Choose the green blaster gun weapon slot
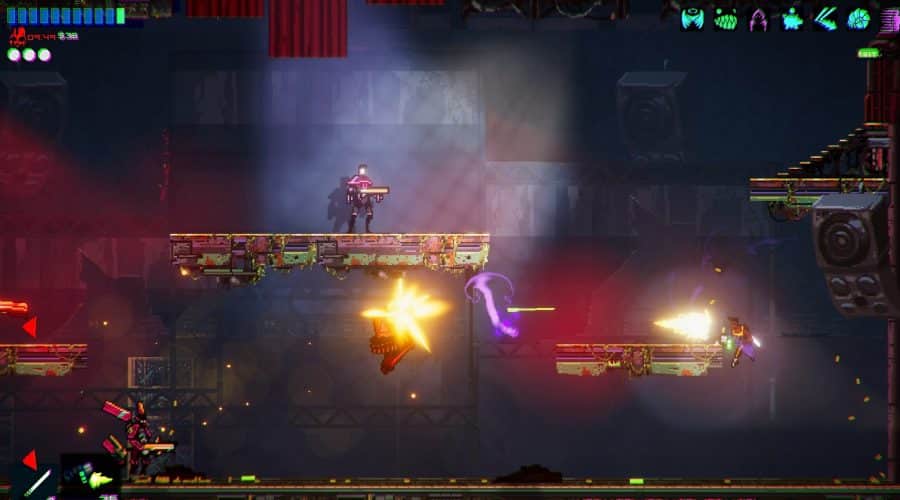This screenshot has width=900, height=500. [92, 478]
